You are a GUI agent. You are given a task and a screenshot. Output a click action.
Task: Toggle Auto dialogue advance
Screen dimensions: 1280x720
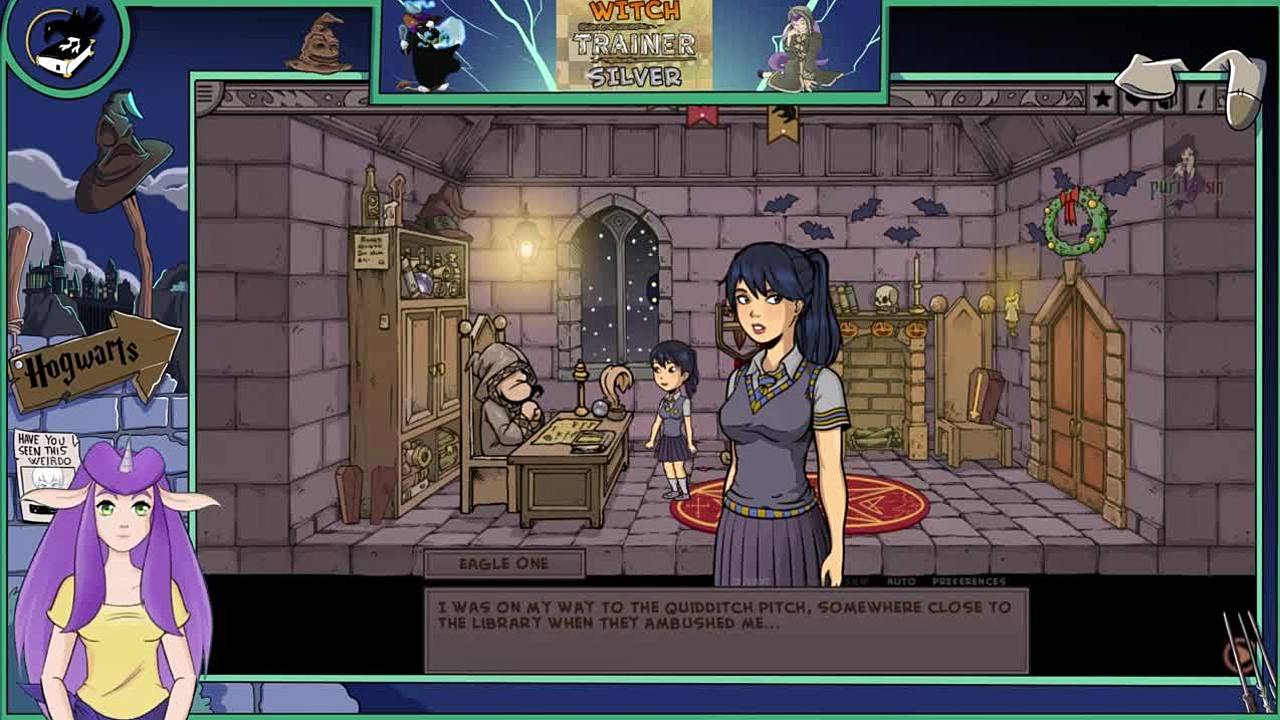coord(900,581)
